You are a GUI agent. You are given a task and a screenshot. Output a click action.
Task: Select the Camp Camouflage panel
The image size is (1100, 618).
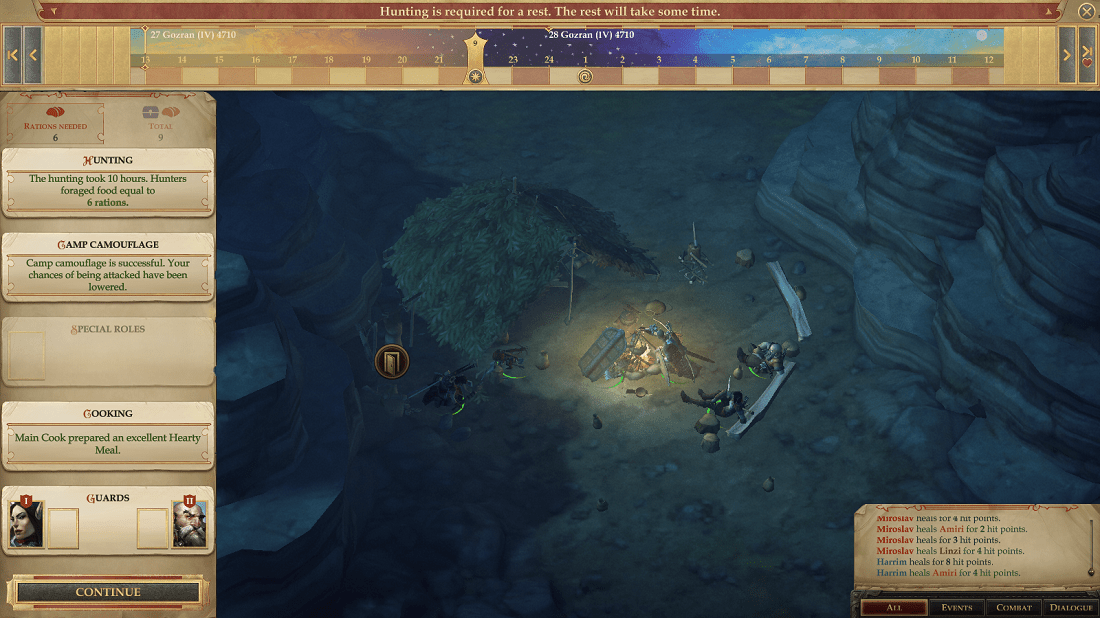(x=108, y=266)
